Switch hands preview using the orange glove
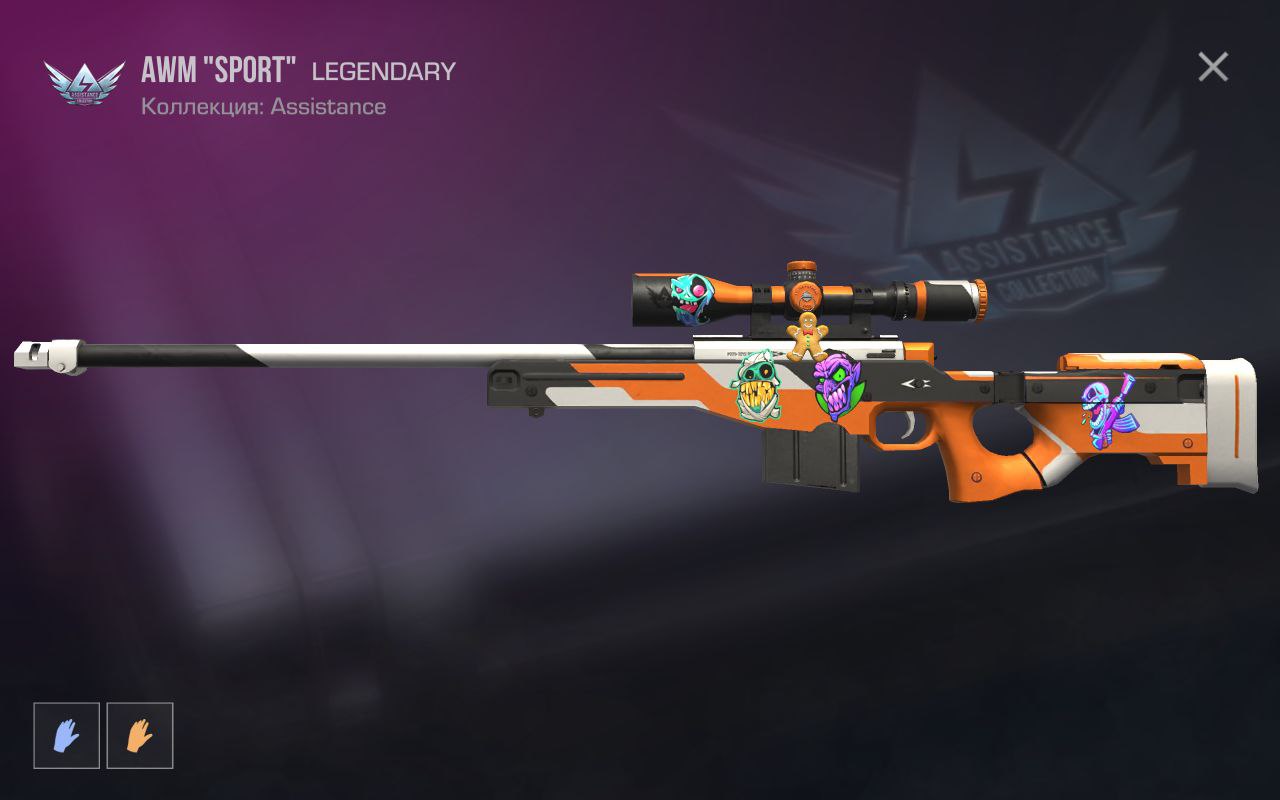The height and width of the screenshot is (800, 1280). coord(140,735)
